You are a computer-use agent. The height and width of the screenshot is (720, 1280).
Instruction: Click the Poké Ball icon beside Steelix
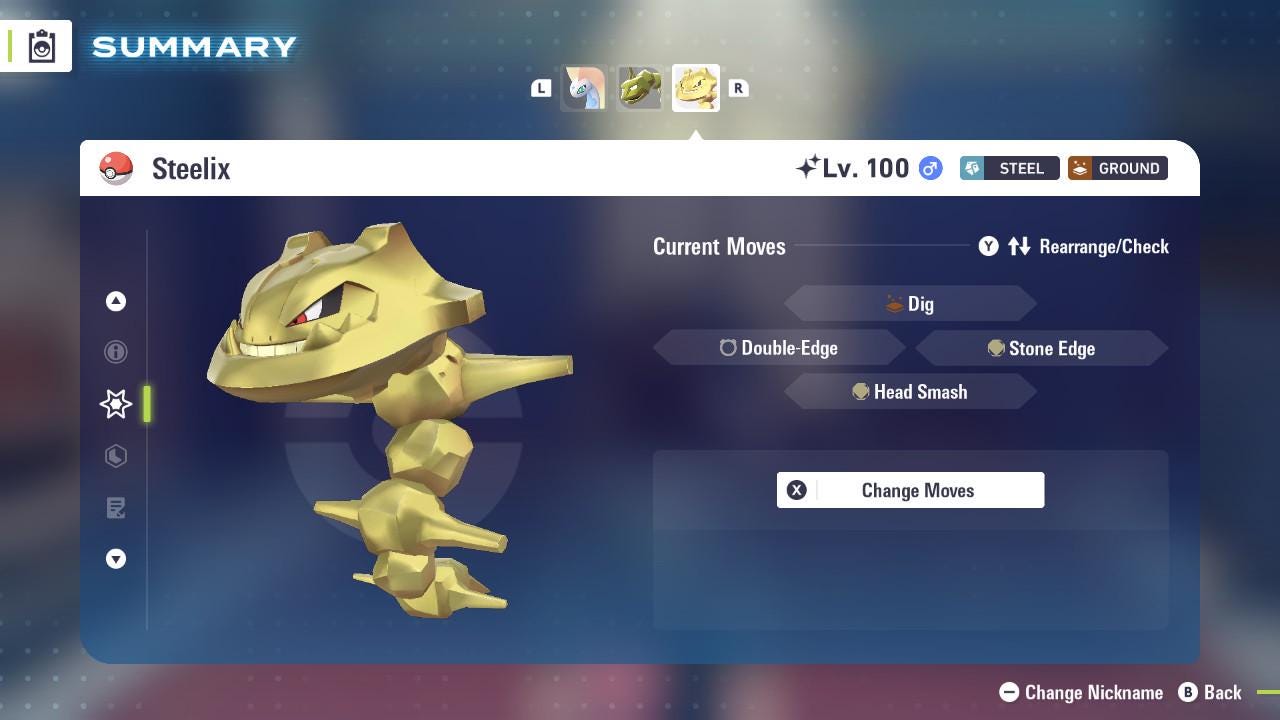(116, 168)
